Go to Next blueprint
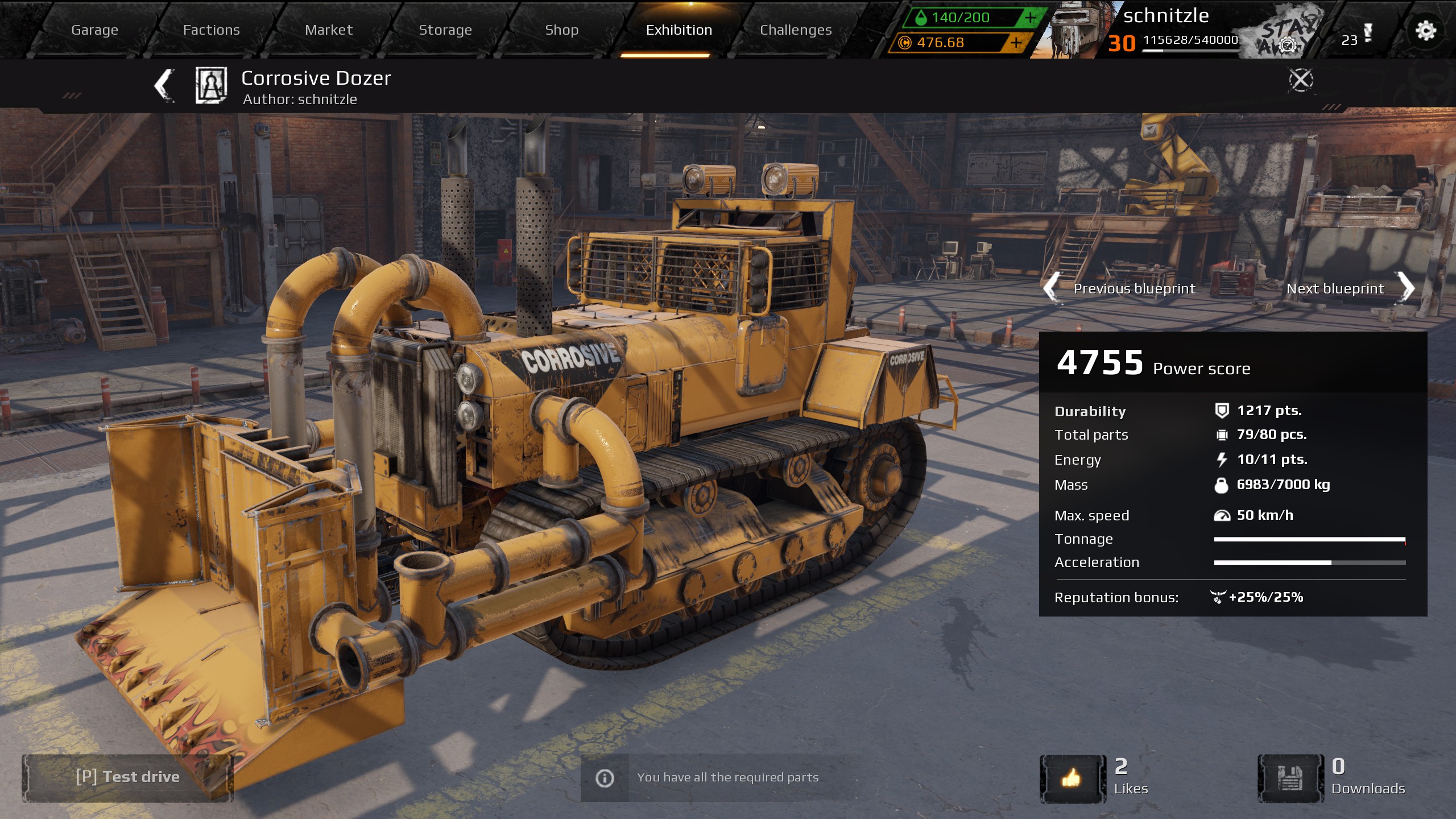1456x819 pixels. click(x=1346, y=288)
